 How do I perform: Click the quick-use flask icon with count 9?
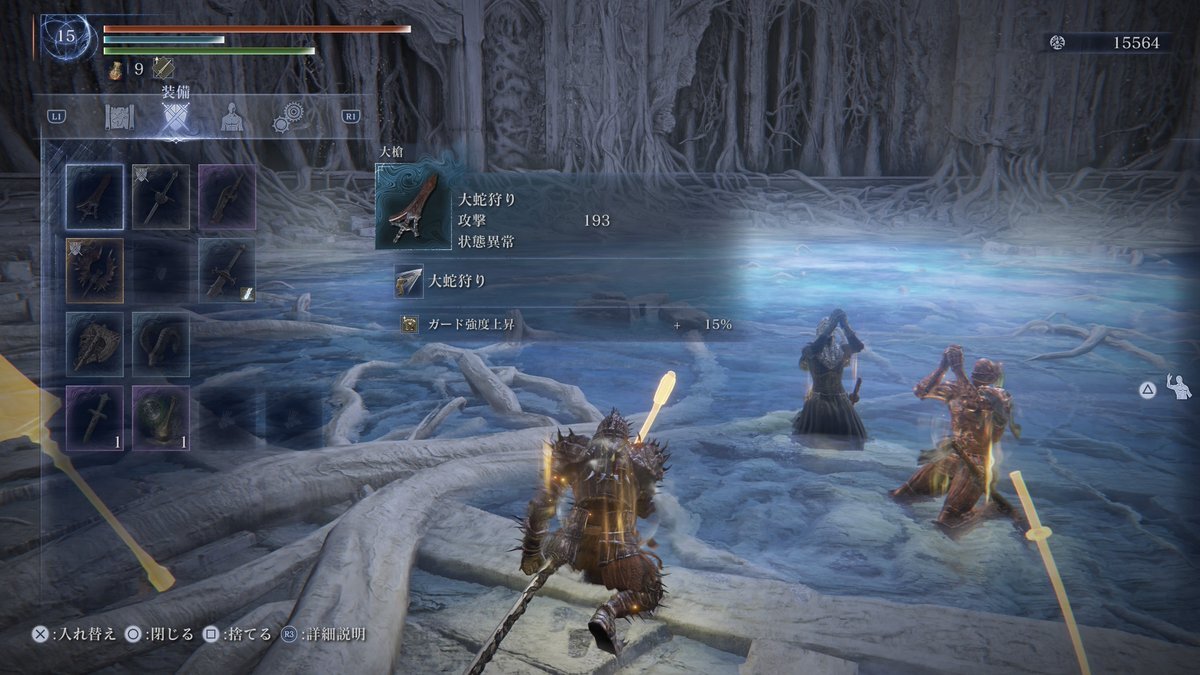pos(116,68)
